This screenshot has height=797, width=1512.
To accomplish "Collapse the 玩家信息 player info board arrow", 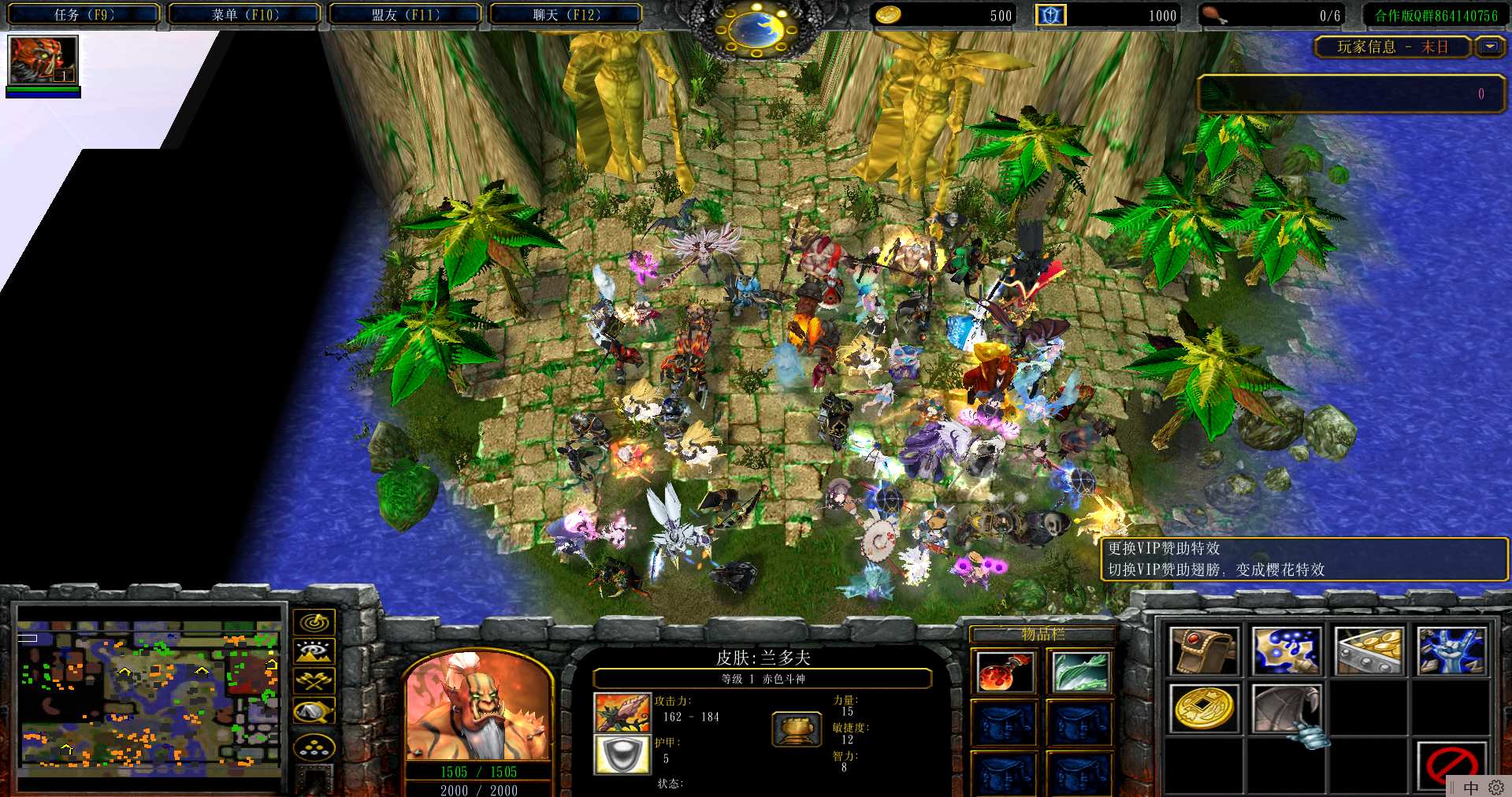I will (x=1489, y=47).
